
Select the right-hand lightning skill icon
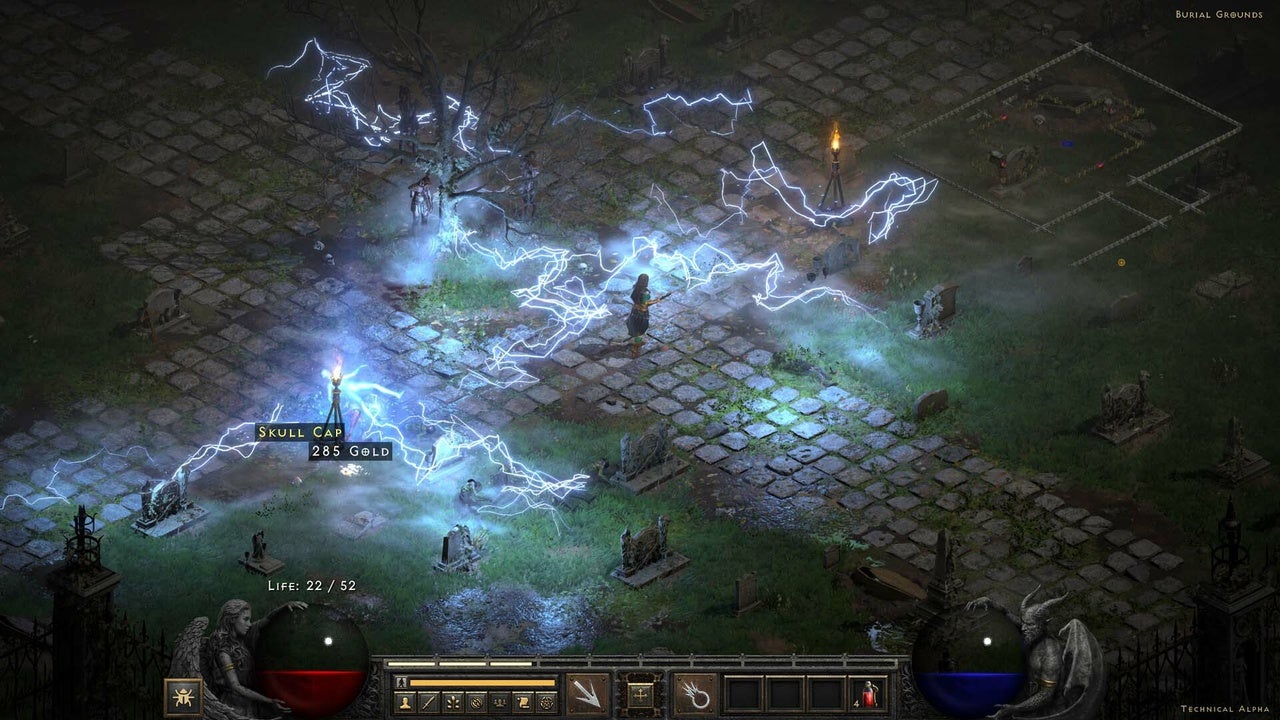tap(696, 692)
